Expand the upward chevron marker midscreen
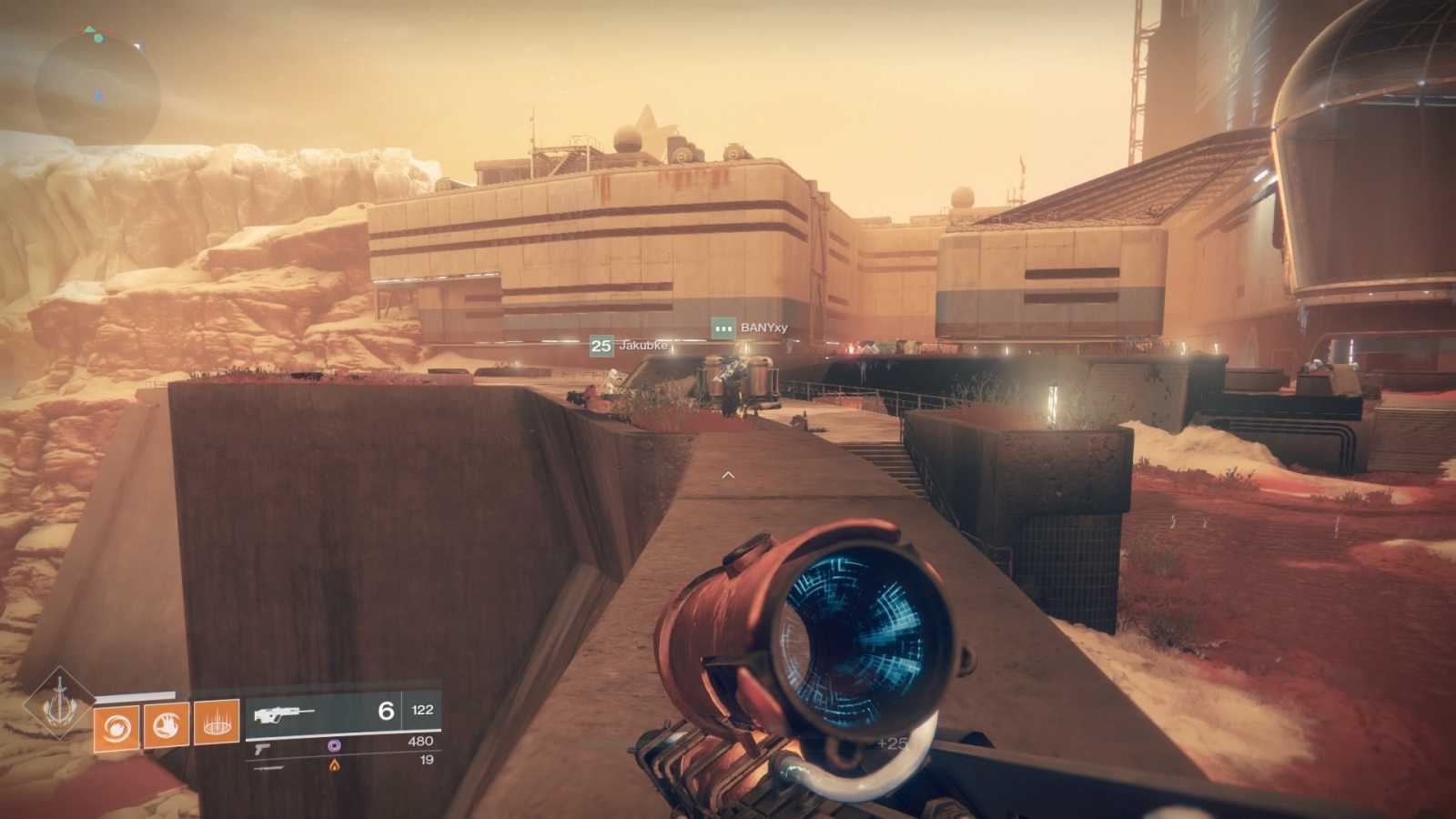 pyautogui.click(x=728, y=474)
